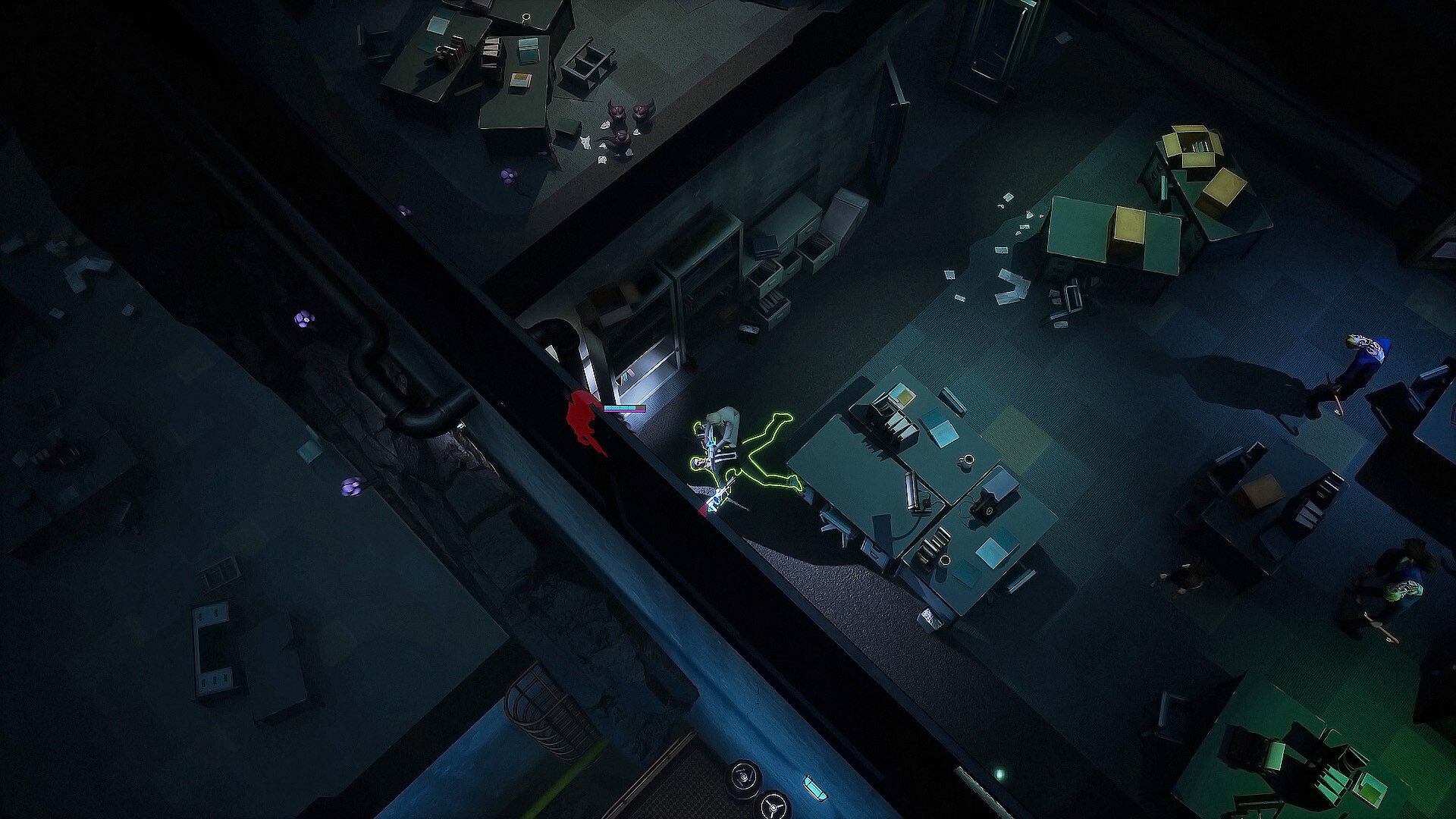Image resolution: width=1456 pixels, height=819 pixels.
Task: Click the cleaning progress bar above the blood stain
Action: 624,409
